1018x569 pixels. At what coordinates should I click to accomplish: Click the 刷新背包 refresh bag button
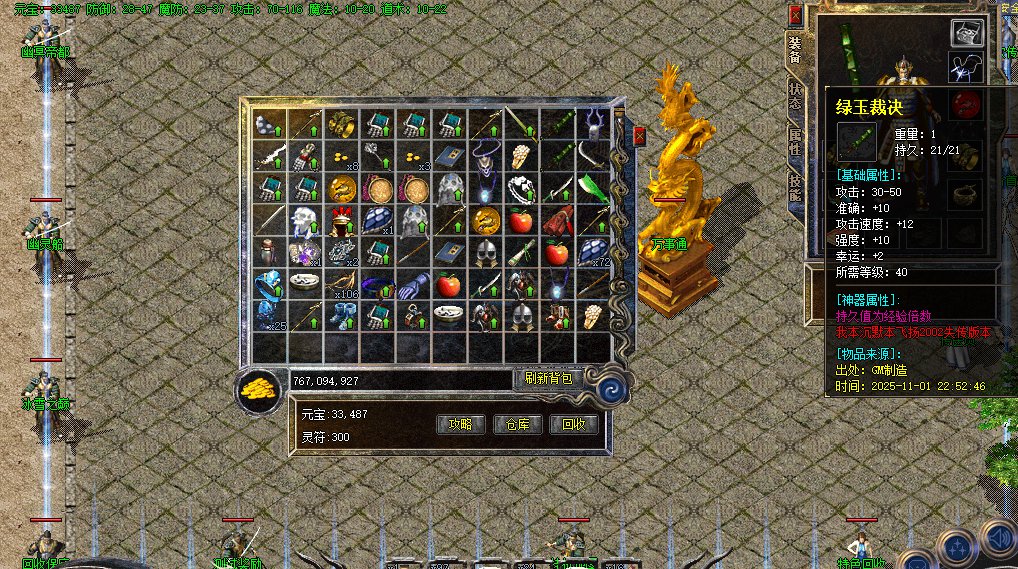548,378
